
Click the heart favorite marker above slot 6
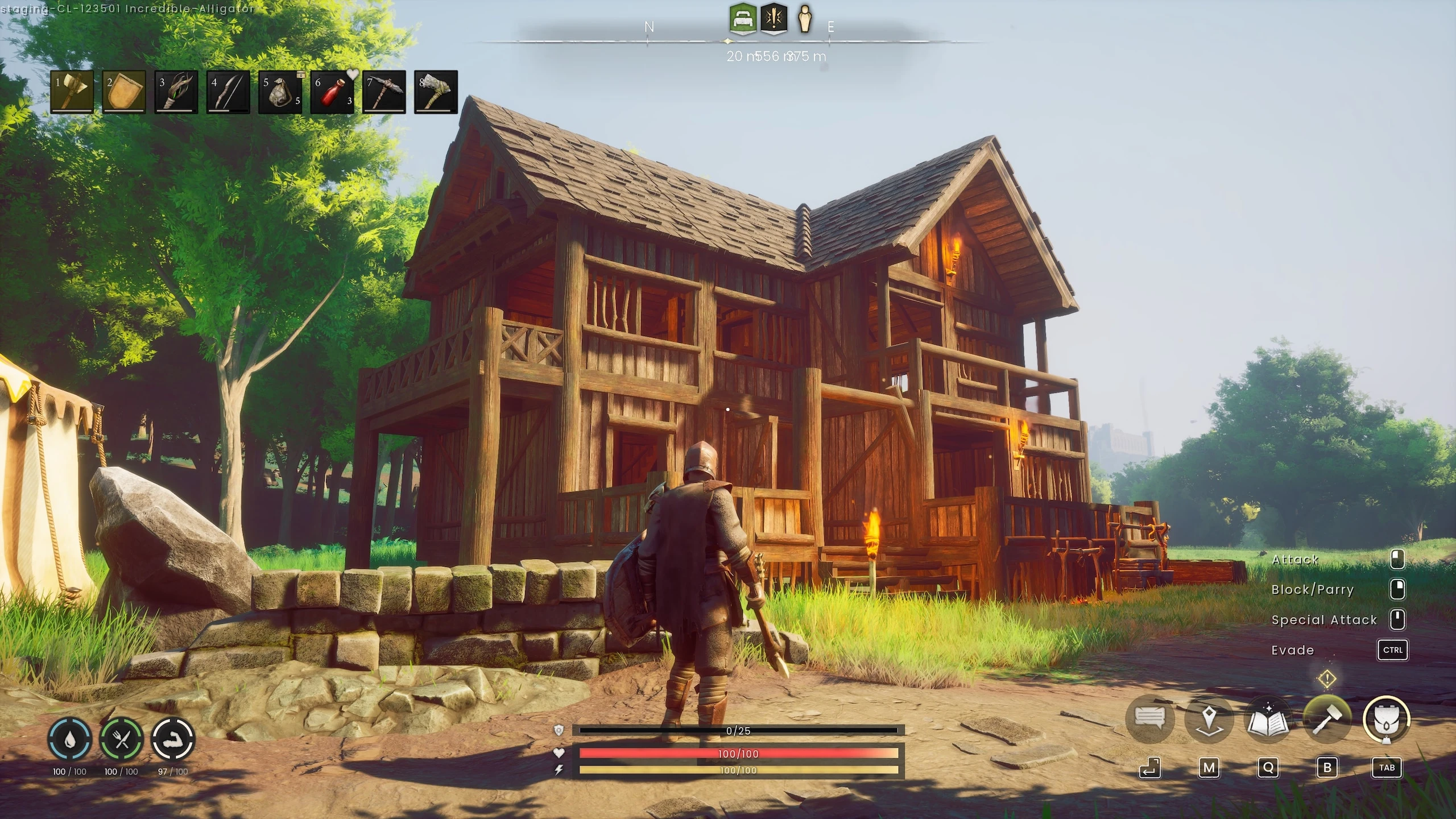pyautogui.click(x=352, y=74)
